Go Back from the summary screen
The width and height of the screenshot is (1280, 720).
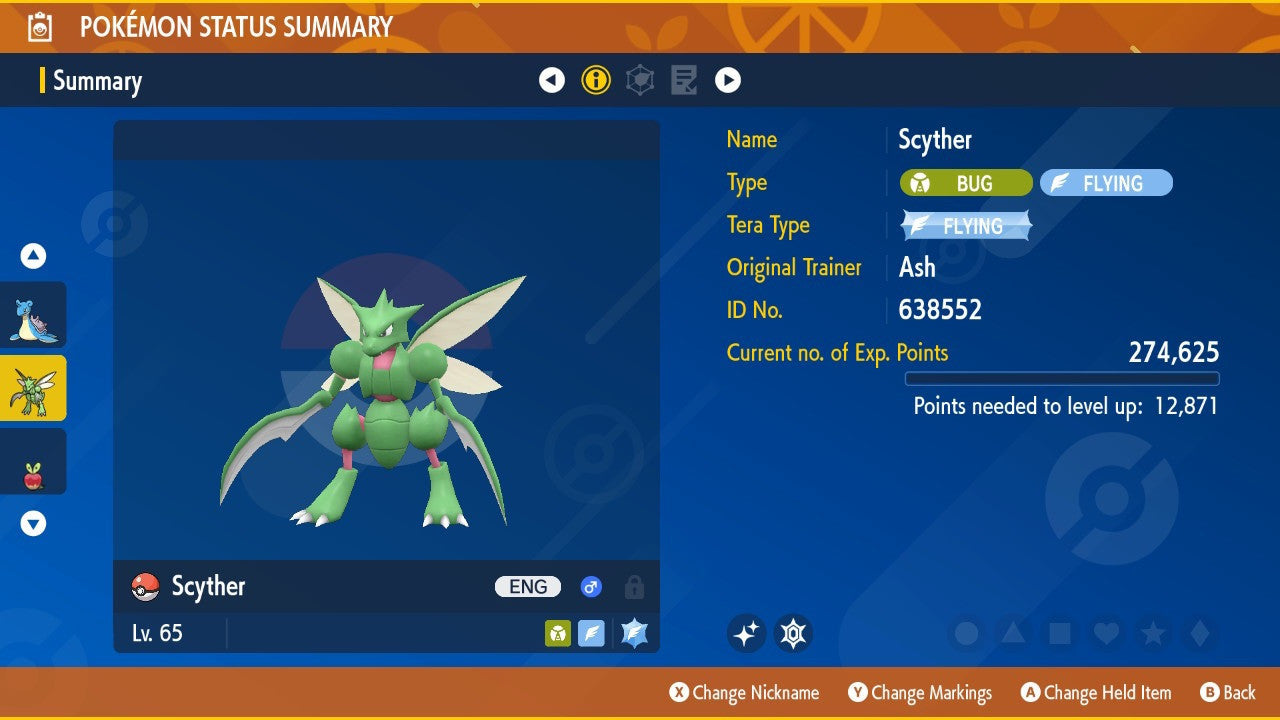(1227, 692)
